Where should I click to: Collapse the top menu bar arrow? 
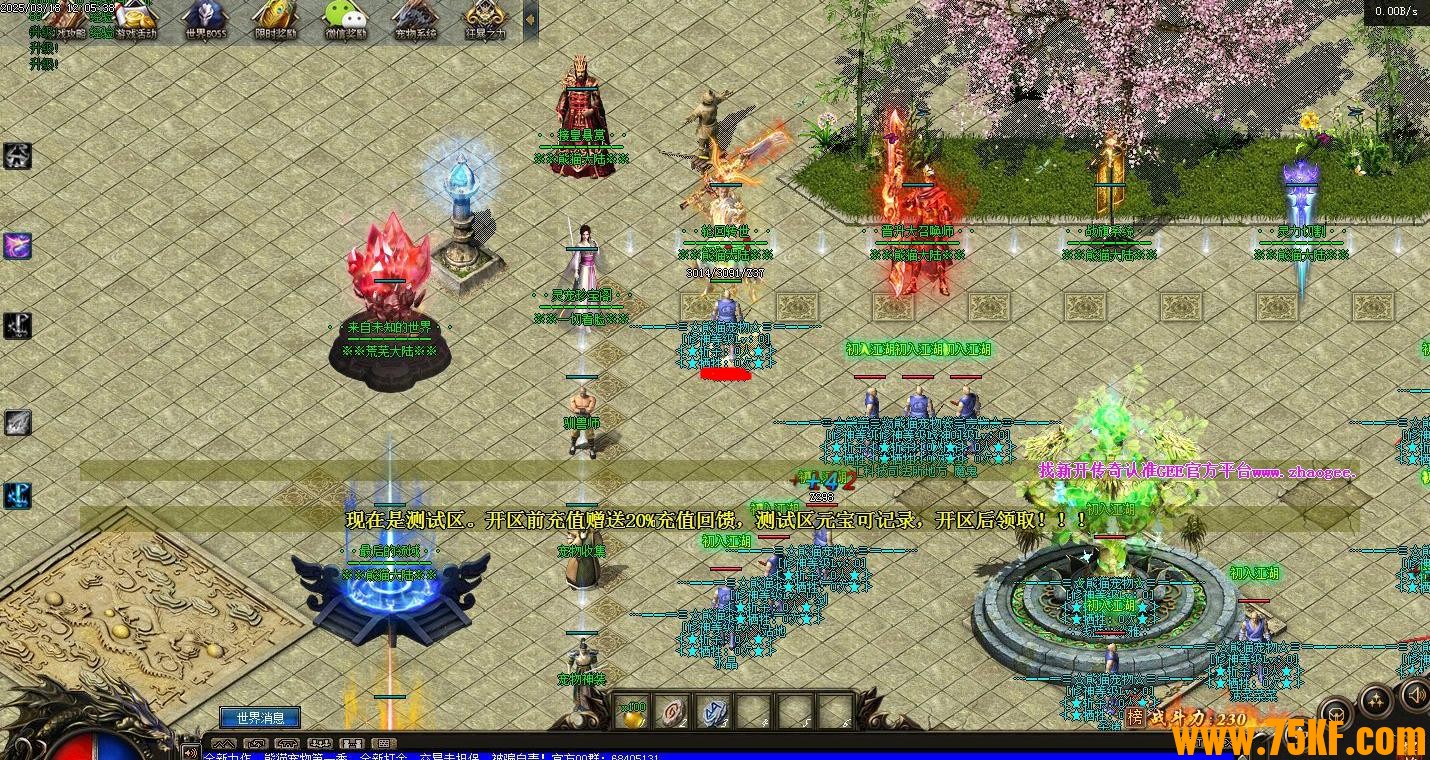click(531, 19)
